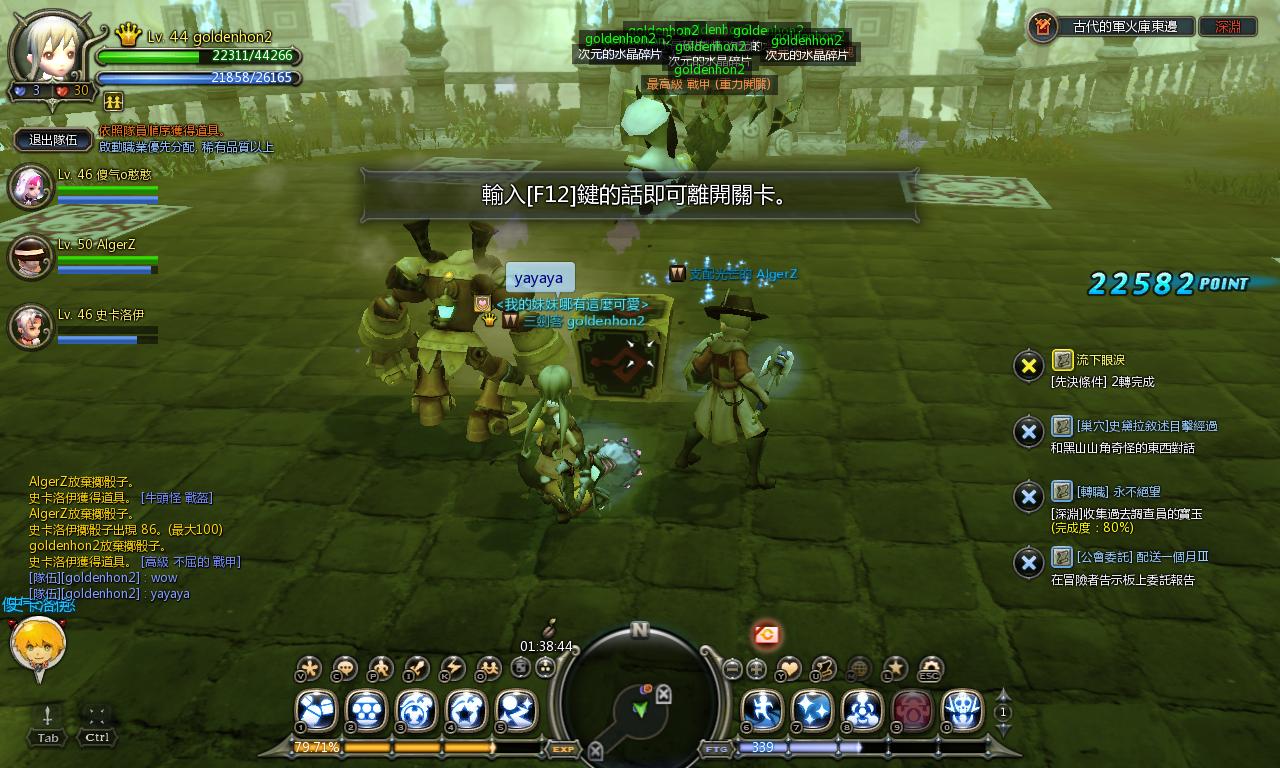Click the 退出隊伍 leave party button
The width and height of the screenshot is (1280, 768).
point(53,140)
